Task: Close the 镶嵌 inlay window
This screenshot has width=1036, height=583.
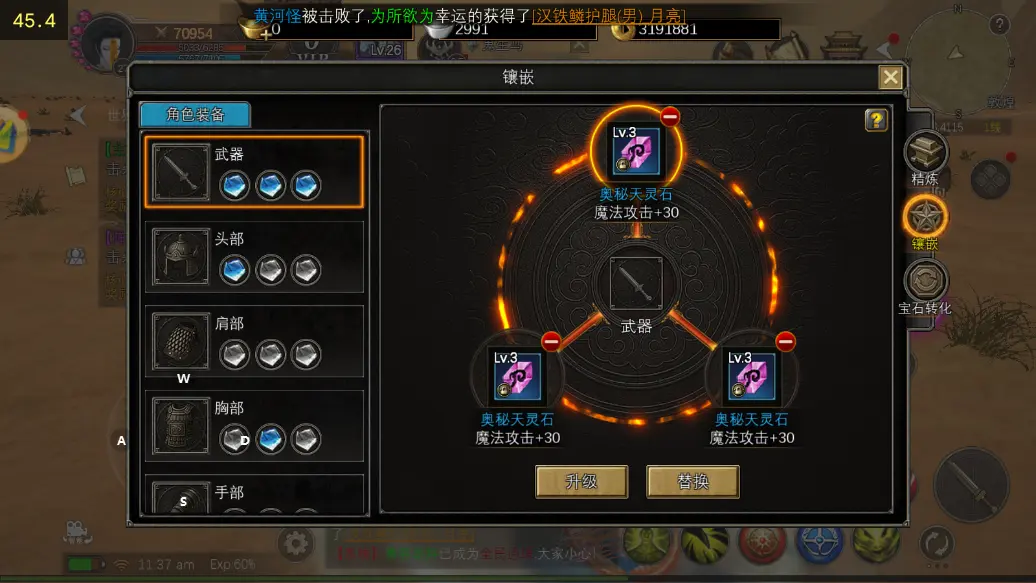Action: (x=890, y=77)
